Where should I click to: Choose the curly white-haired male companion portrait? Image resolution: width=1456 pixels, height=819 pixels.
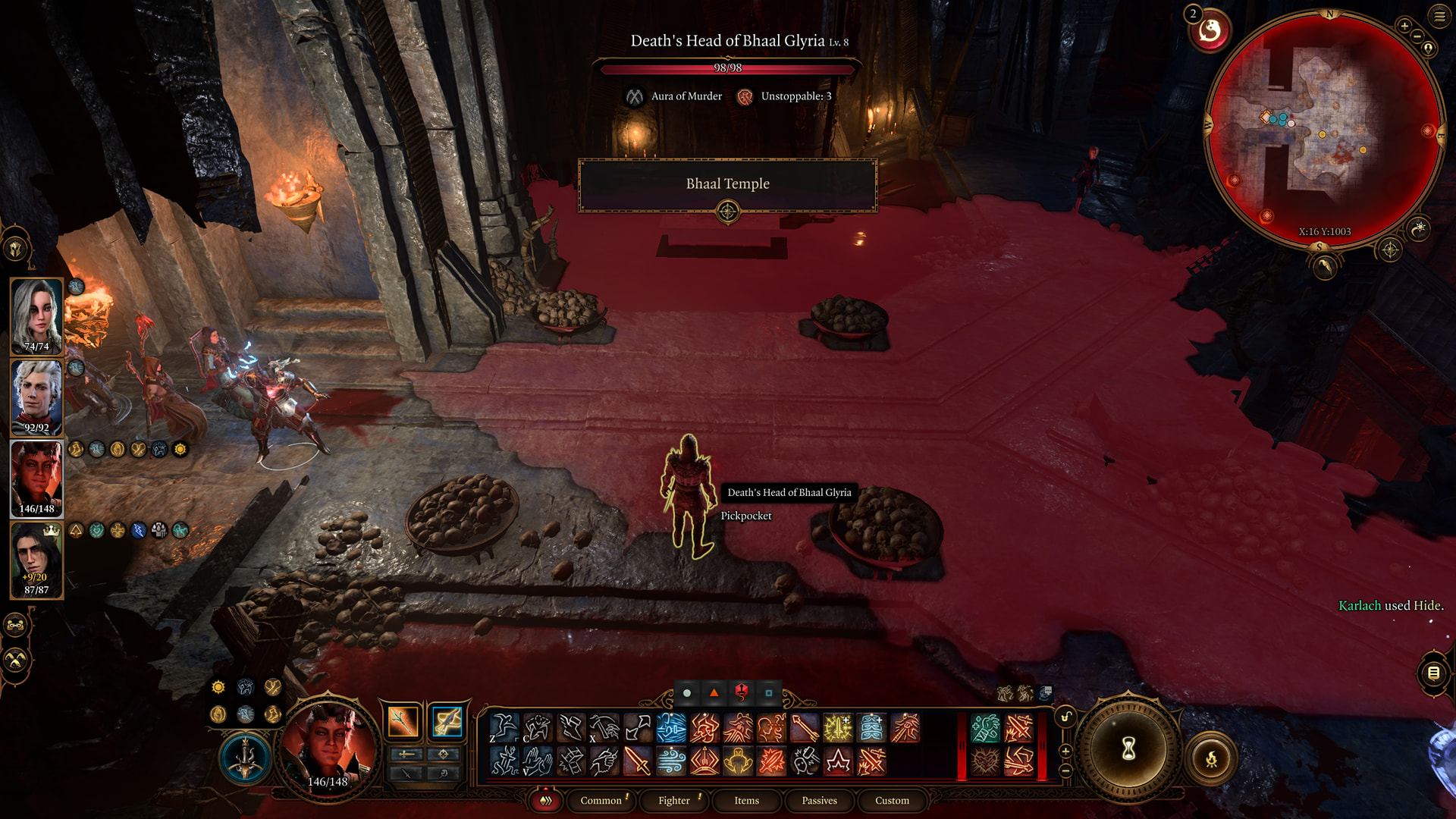[36, 397]
